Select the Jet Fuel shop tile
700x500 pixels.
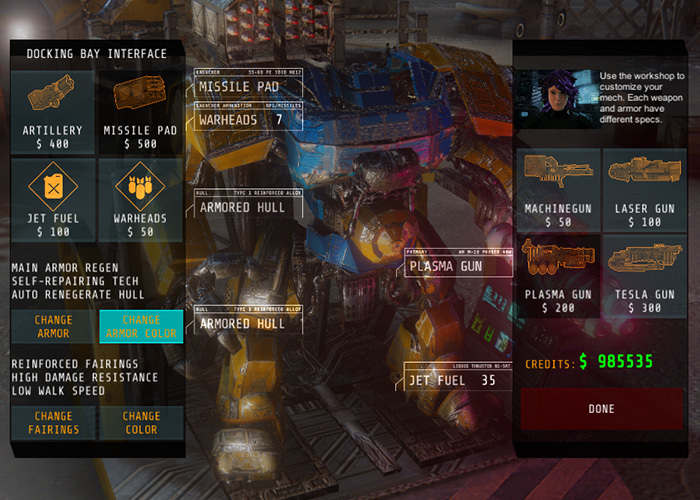(x=53, y=198)
